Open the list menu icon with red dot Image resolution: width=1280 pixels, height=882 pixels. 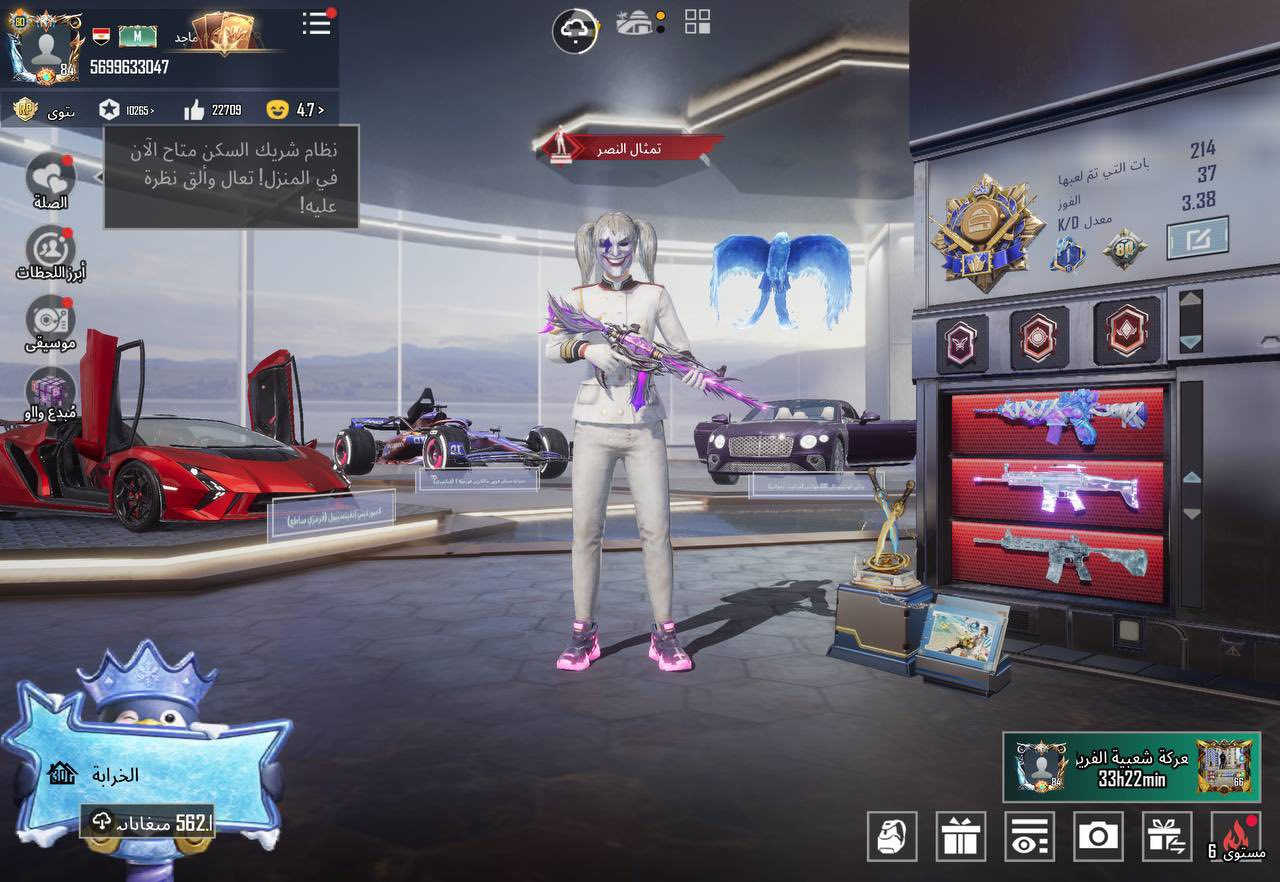tap(317, 24)
